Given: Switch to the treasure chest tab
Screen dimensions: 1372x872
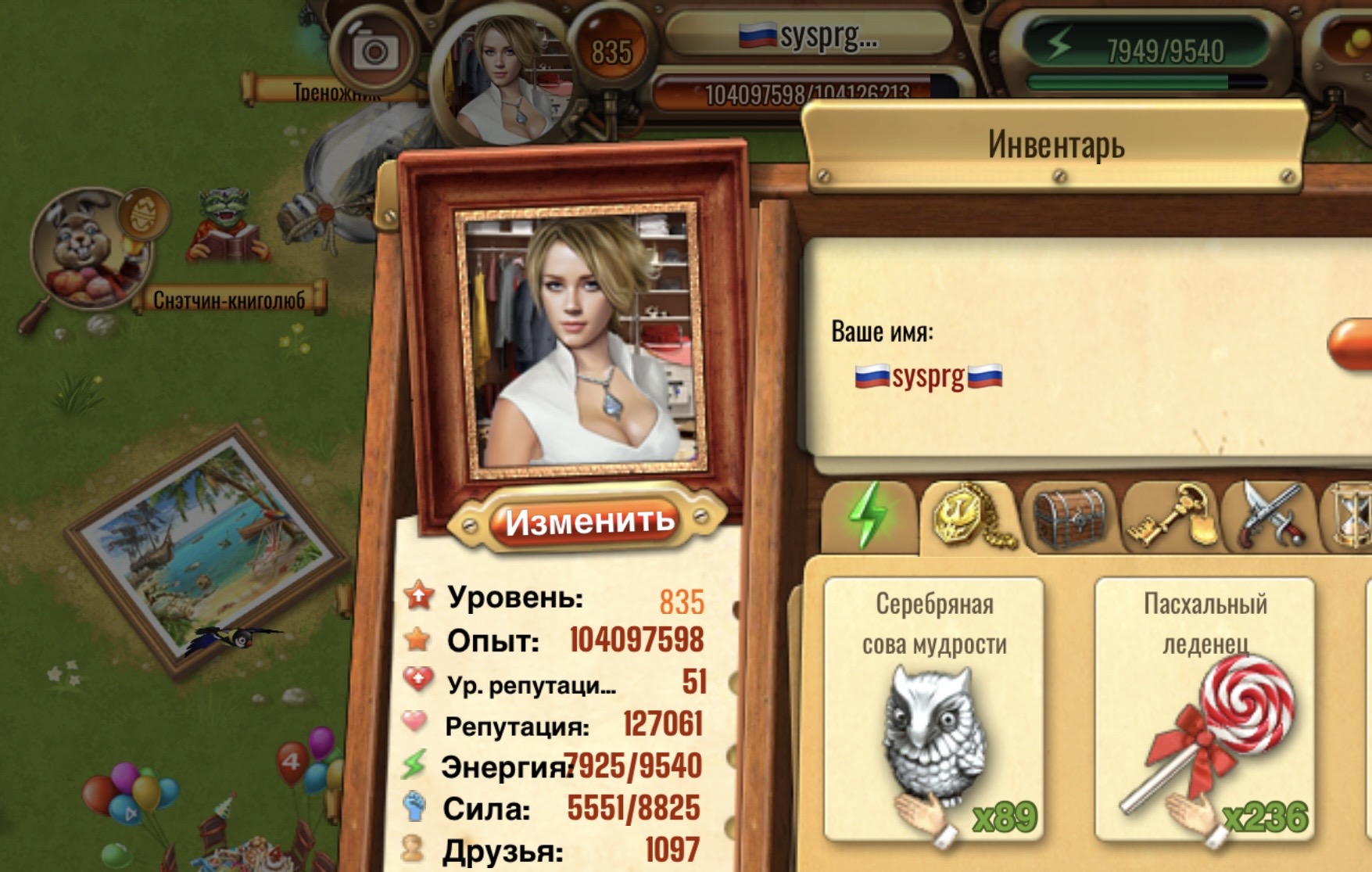Looking at the screenshot, I should 1069,517.
